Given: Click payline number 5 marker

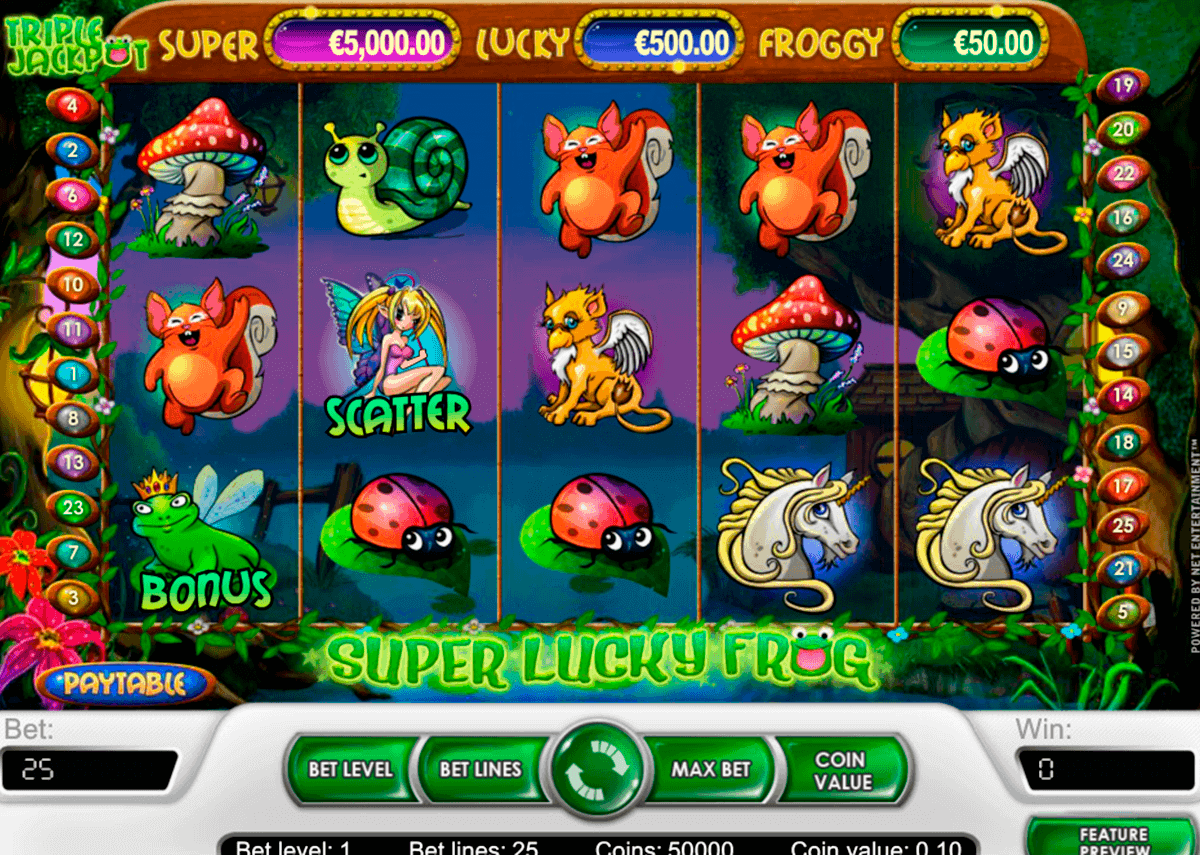Looking at the screenshot, I should (x=1122, y=611).
